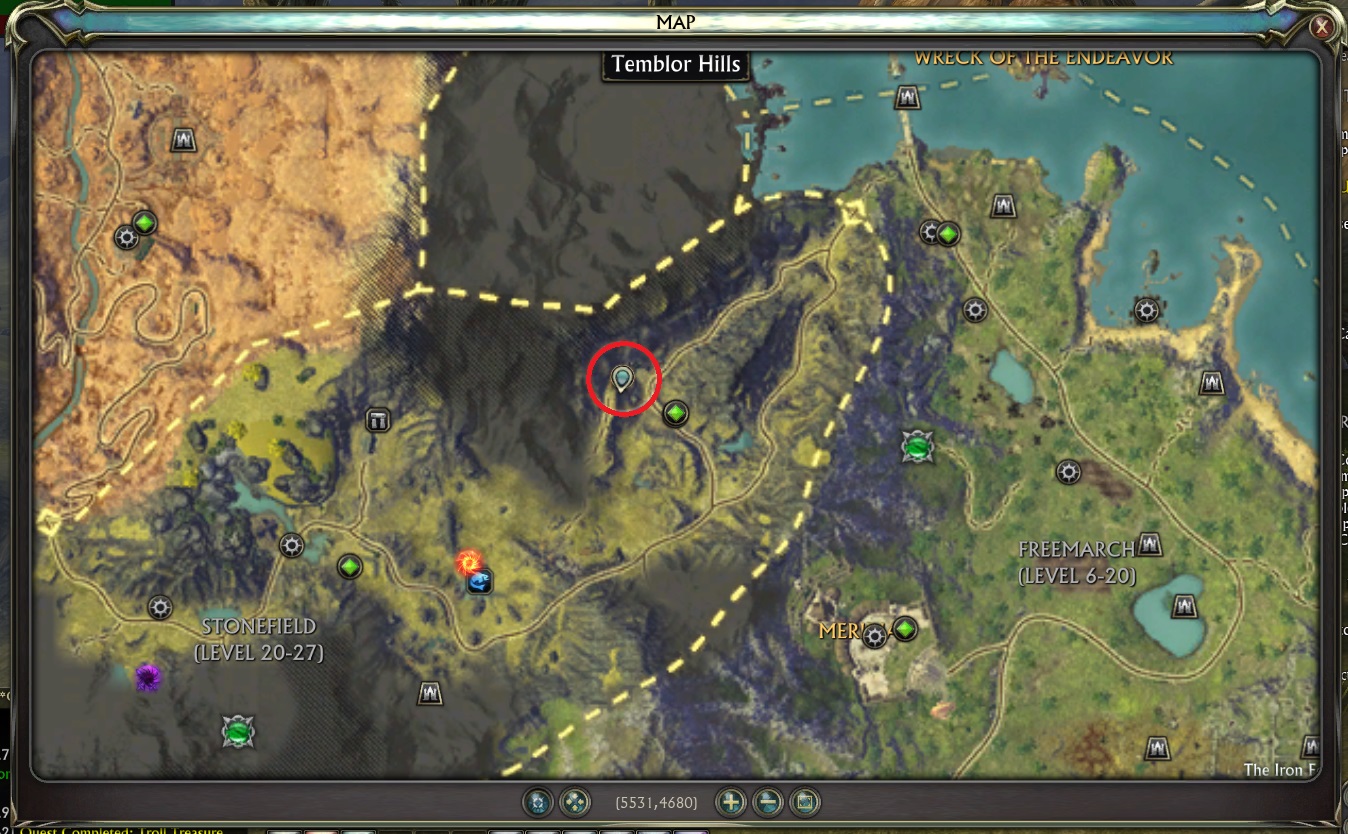
Task: Select the green rift spiral icon east of the mountains
Action: (916, 449)
